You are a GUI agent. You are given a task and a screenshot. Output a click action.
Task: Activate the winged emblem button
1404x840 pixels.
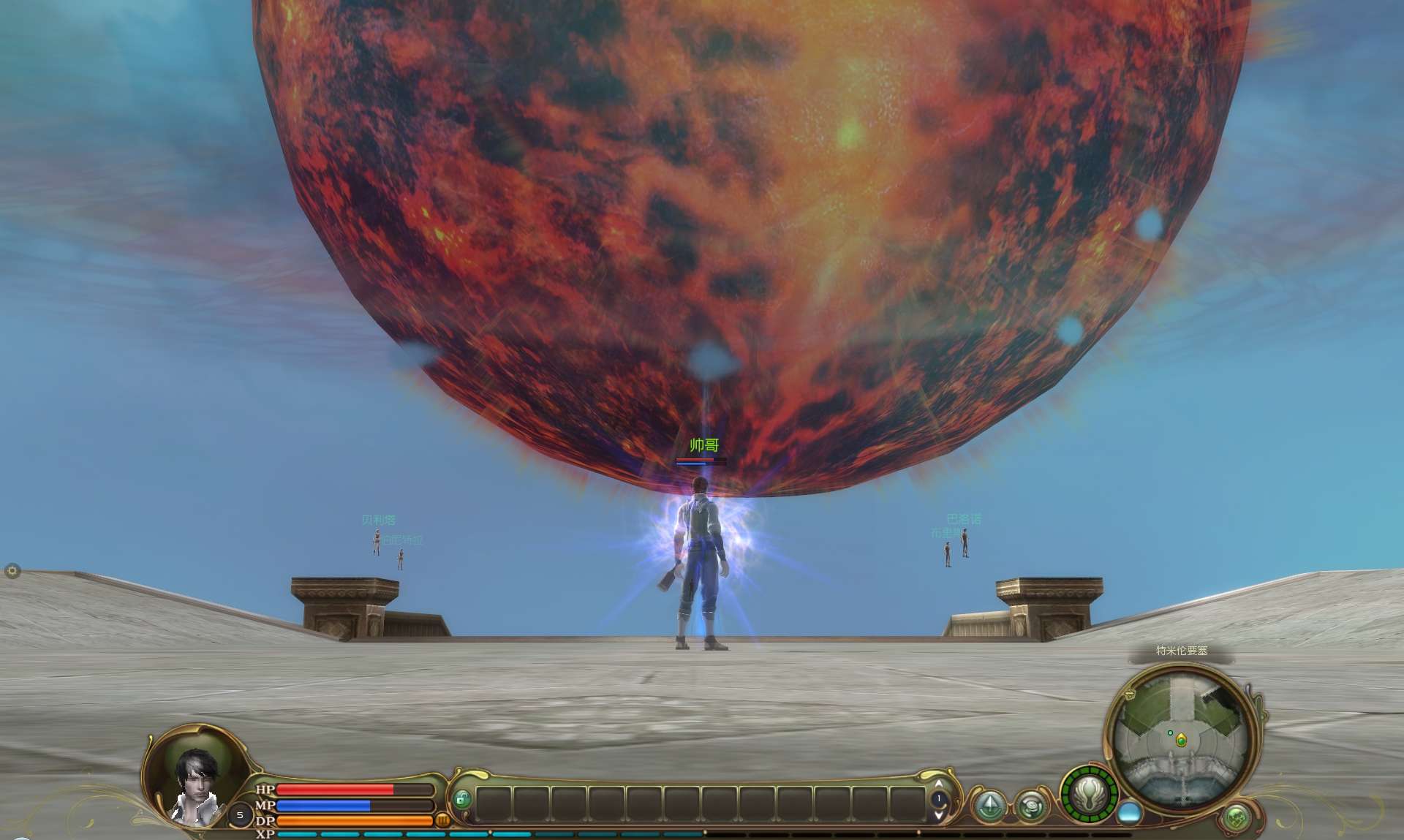pyautogui.click(x=1090, y=795)
